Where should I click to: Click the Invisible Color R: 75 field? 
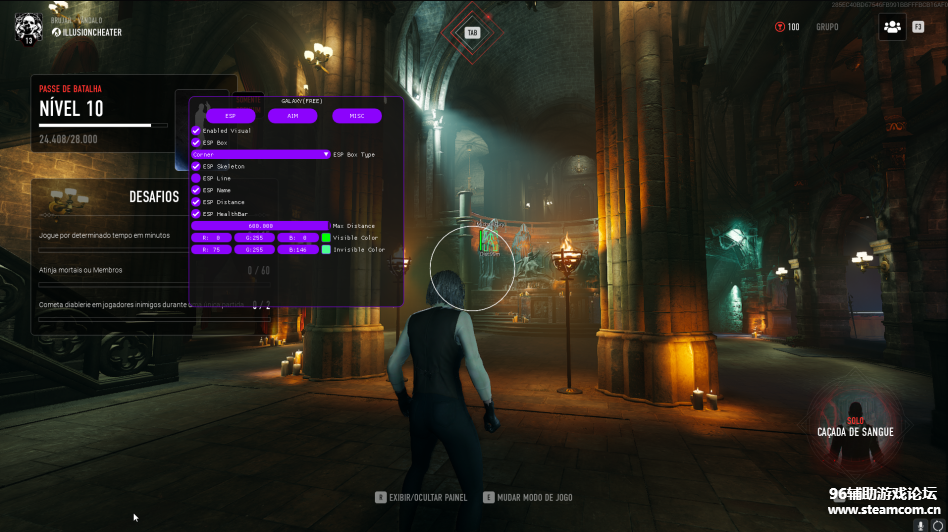212,250
